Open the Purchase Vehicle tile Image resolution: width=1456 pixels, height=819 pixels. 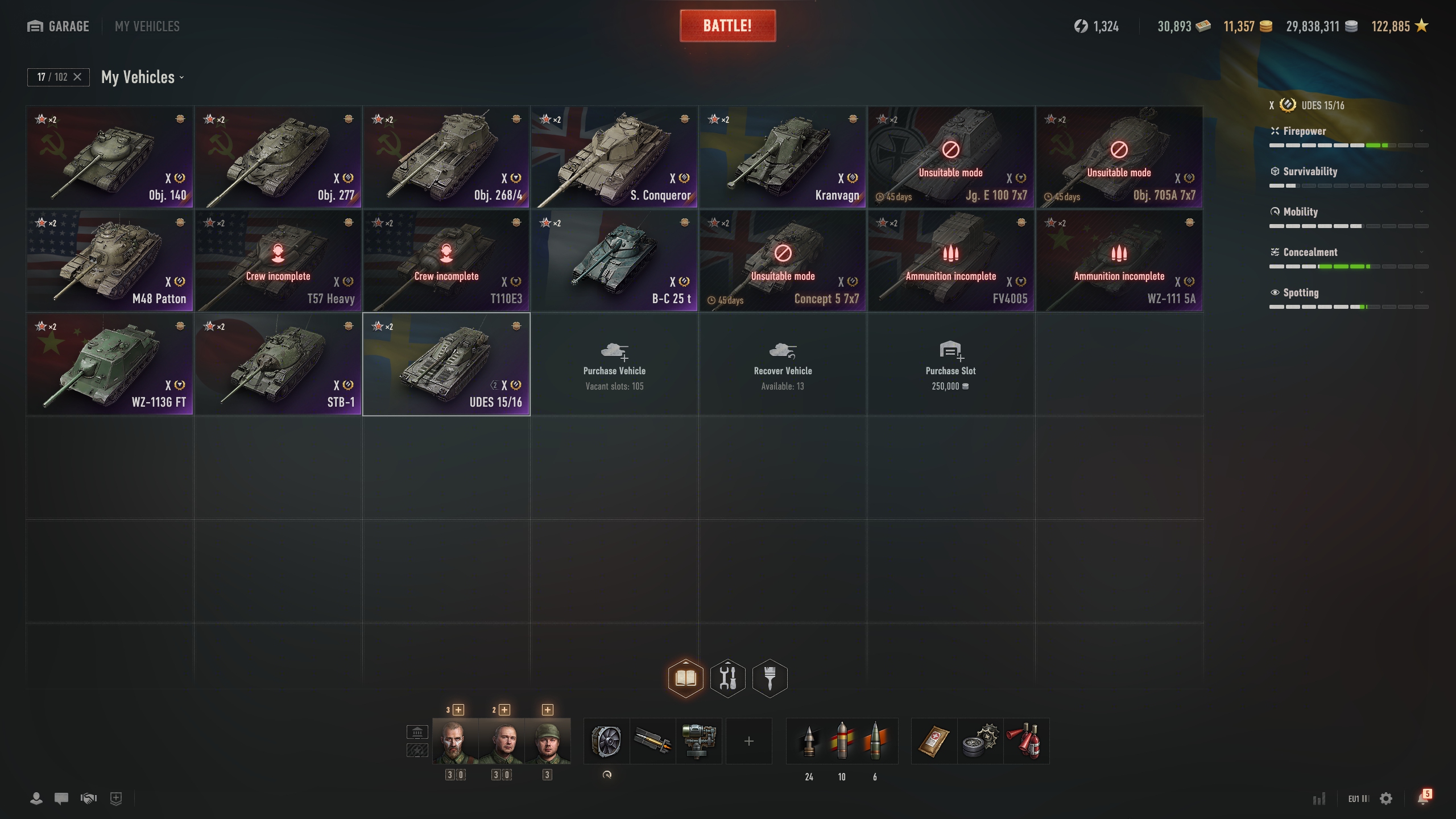click(x=614, y=364)
